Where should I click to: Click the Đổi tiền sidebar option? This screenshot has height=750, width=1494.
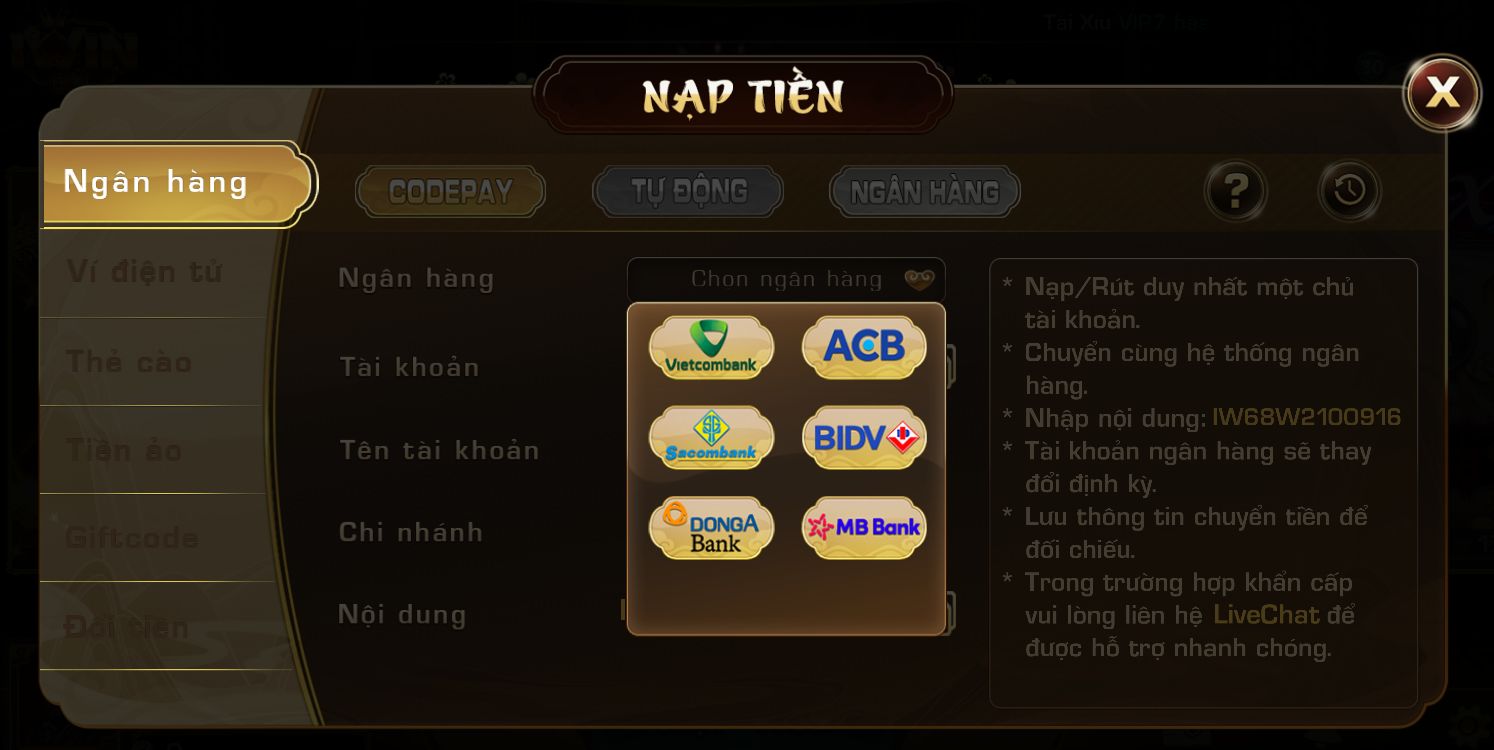point(128,626)
